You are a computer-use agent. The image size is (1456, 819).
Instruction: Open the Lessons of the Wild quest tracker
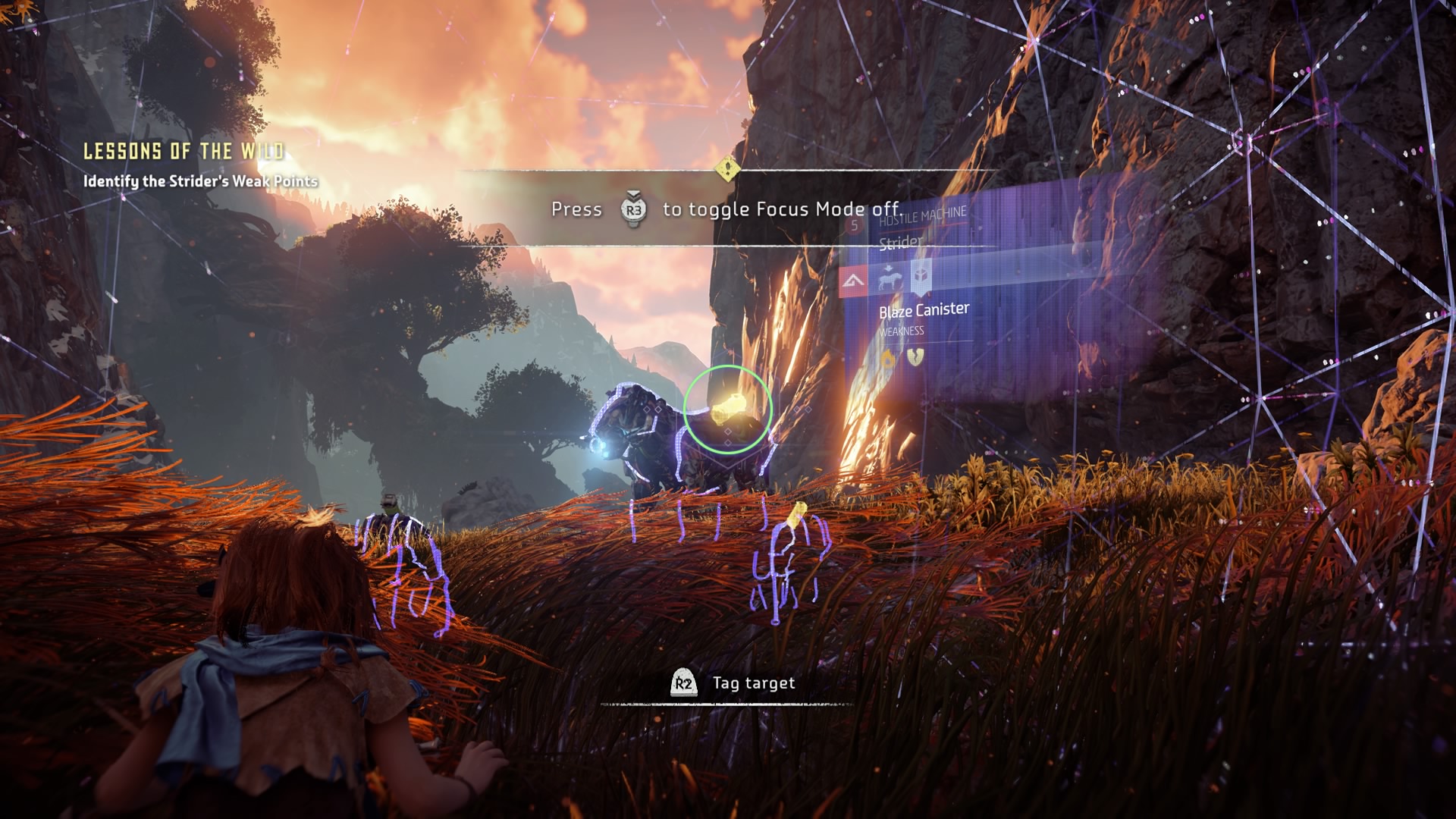tap(184, 152)
